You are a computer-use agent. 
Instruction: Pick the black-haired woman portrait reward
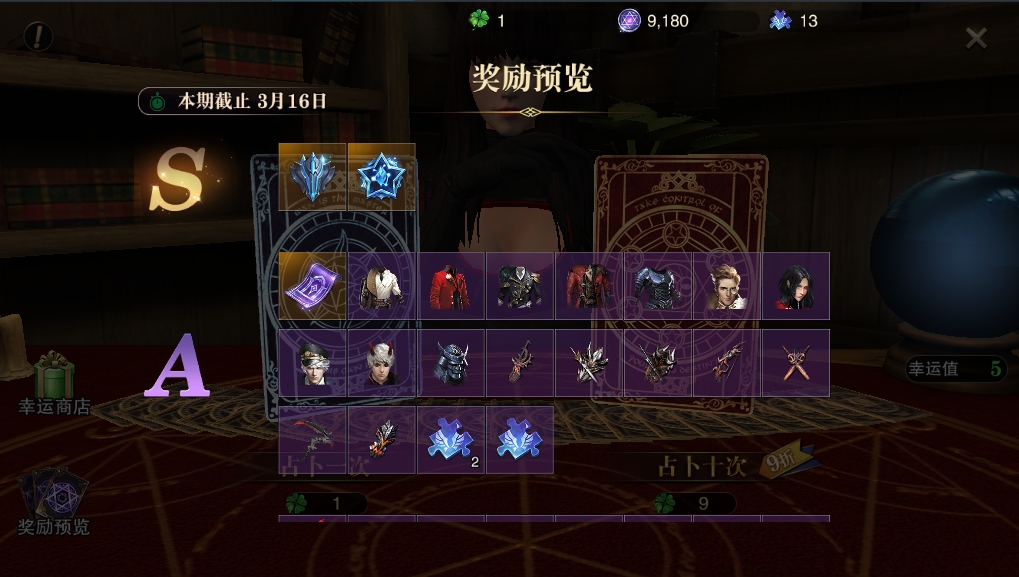tap(796, 286)
